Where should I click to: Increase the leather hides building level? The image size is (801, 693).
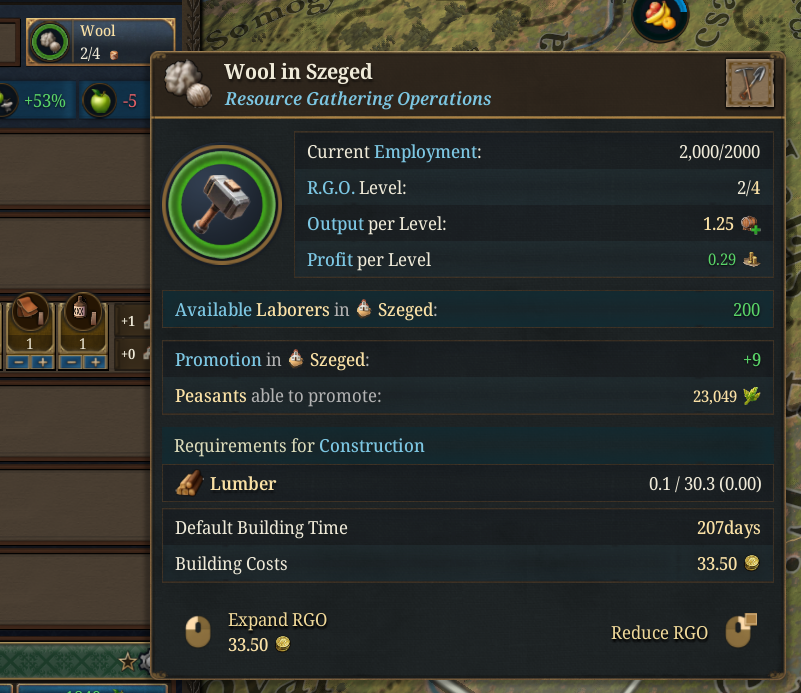coord(43,361)
